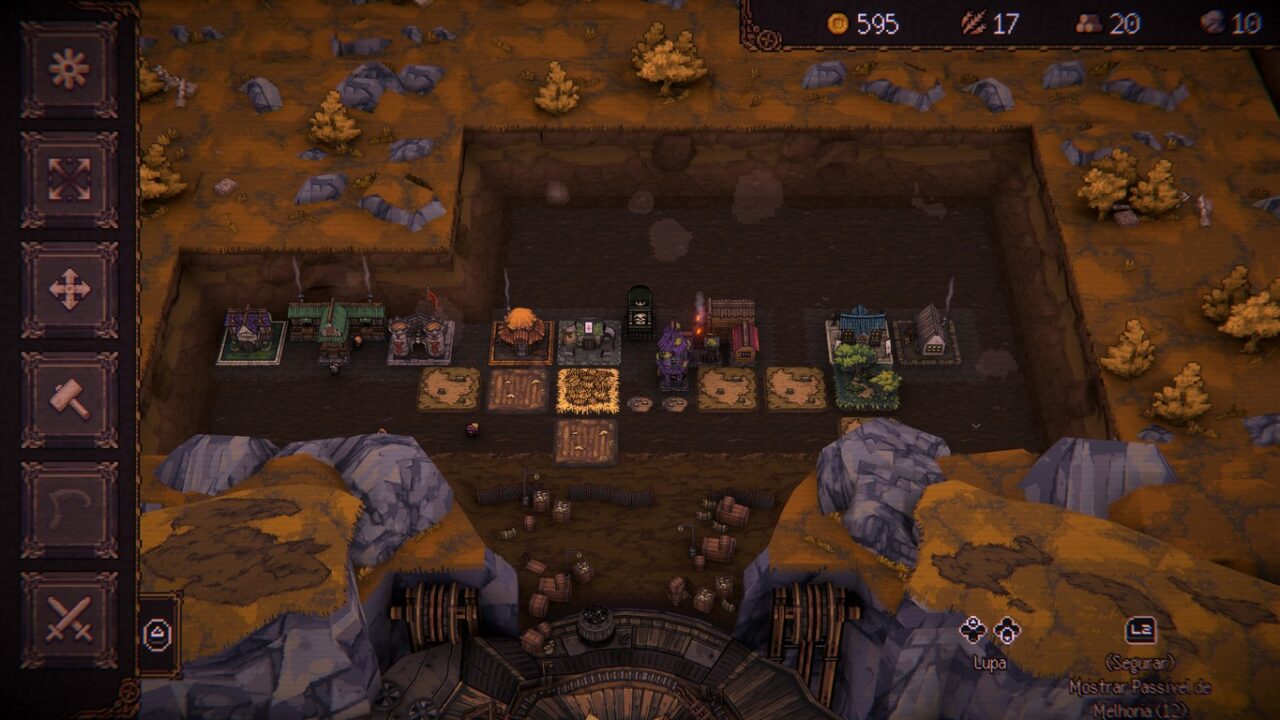Select the inward-arrows collapse tool
The width and height of the screenshot is (1280, 720).
pyautogui.click(x=69, y=179)
